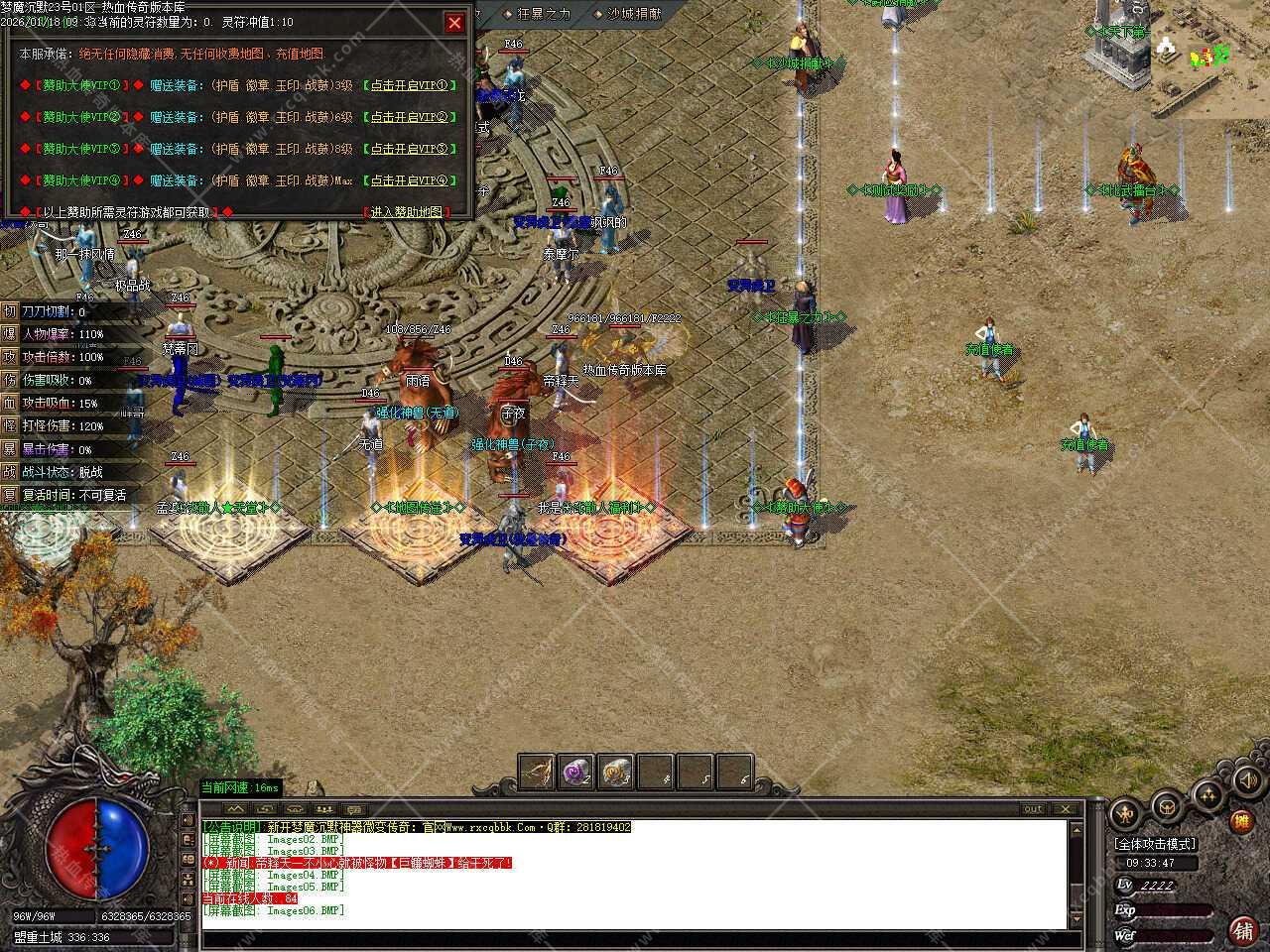Use the bow item in hotbar slot one
The width and height of the screenshot is (1270, 952).
point(539,773)
